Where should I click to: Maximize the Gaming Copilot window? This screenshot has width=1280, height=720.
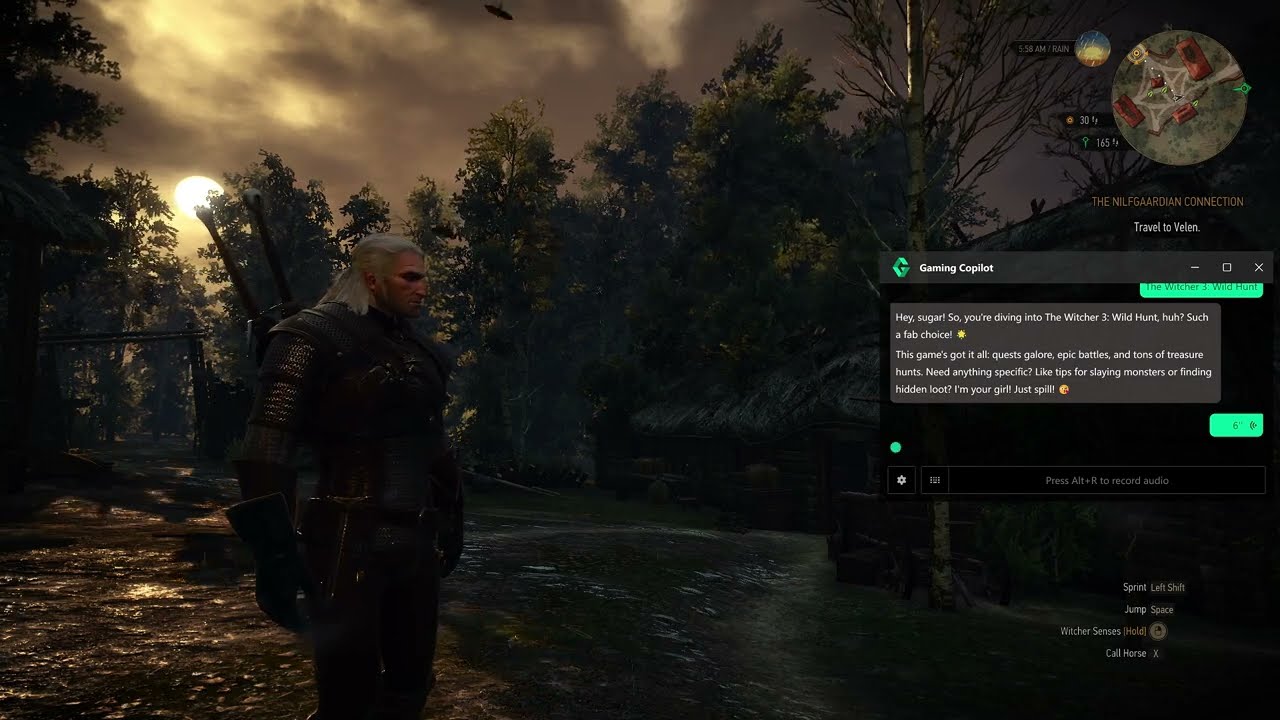pyautogui.click(x=1227, y=268)
